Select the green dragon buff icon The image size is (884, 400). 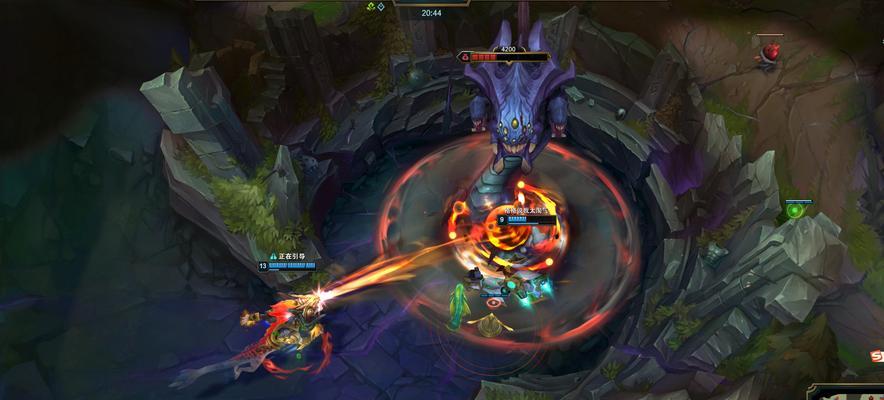[371, 7]
